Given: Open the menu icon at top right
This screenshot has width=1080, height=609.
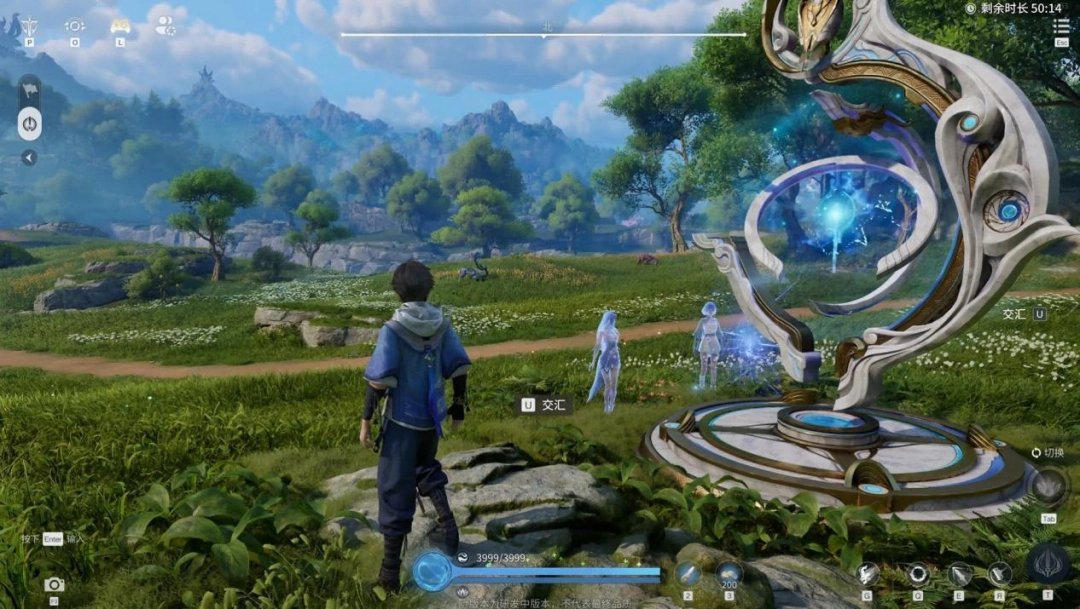Looking at the screenshot, I should 1061,26.
